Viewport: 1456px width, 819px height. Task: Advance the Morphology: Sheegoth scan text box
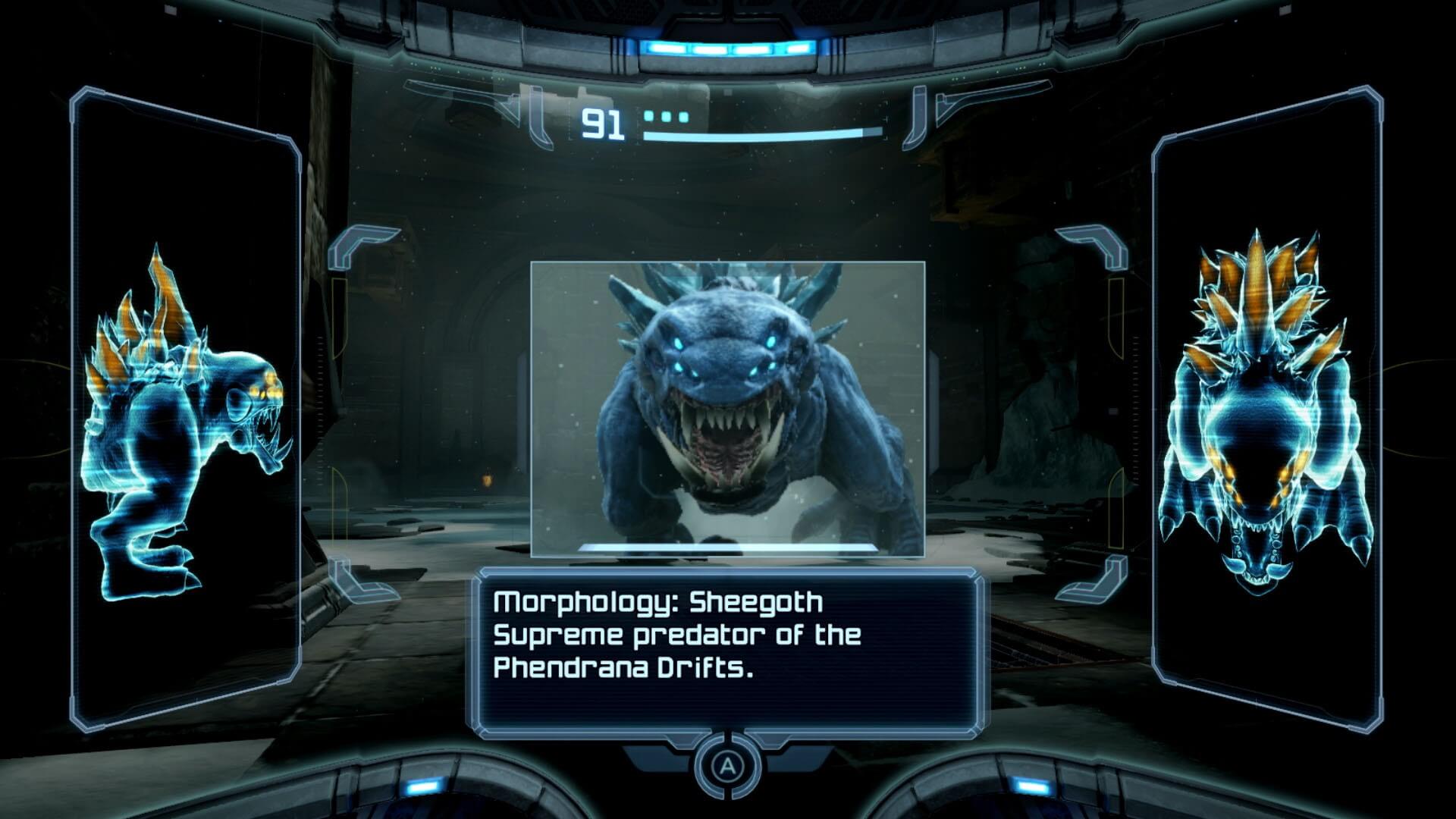coord(727,766)
